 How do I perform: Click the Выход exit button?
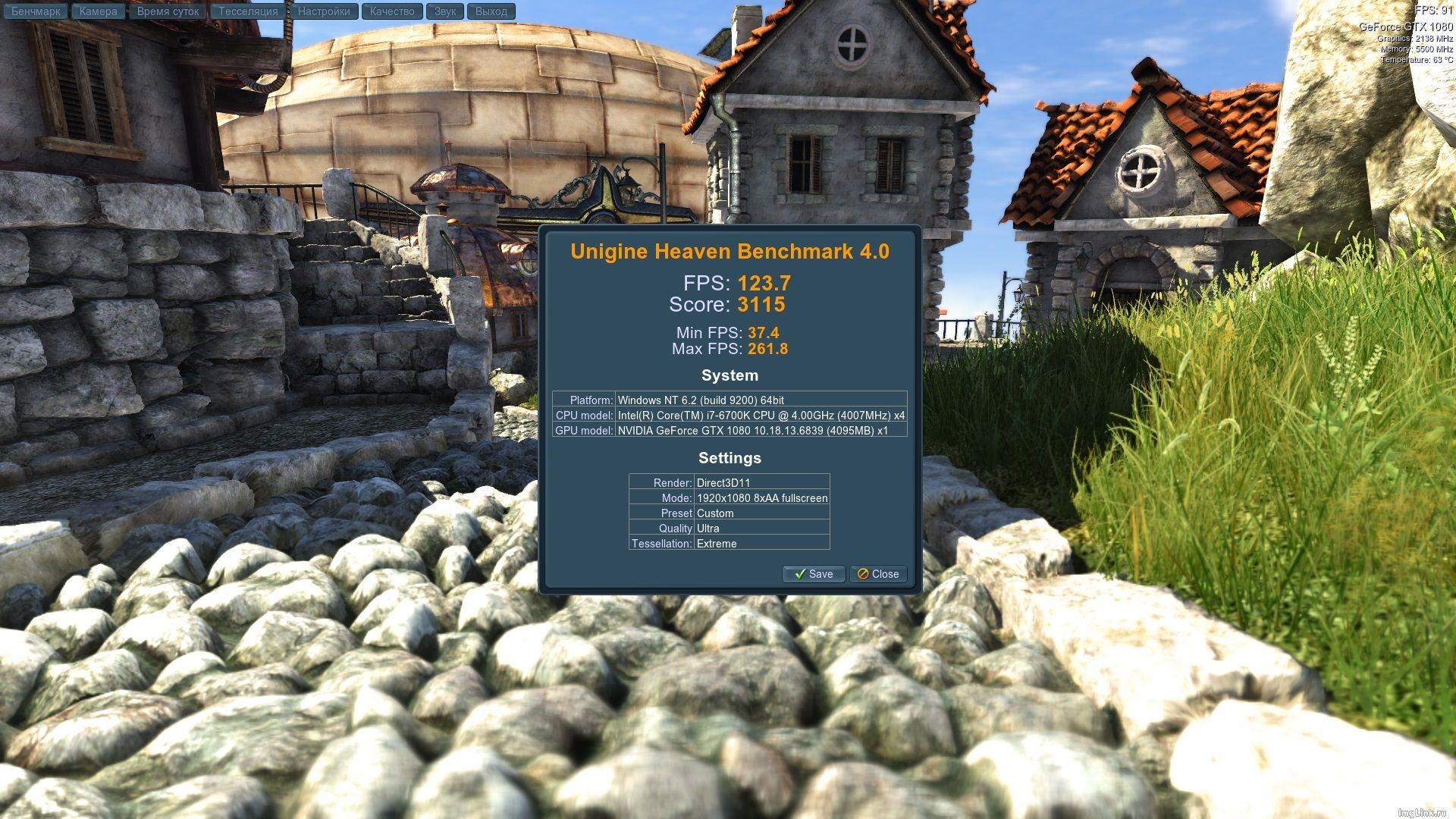click(491, 11)
